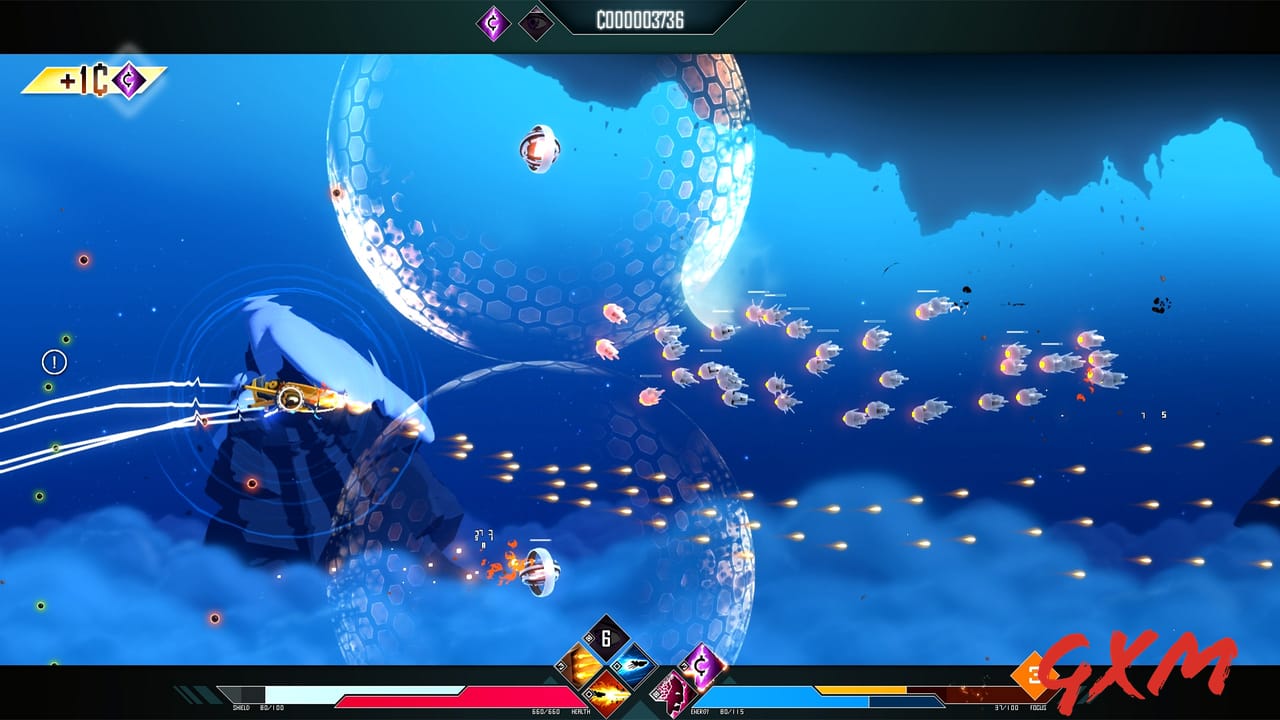This screenshot has width=1280, height=720.
Task: Select the purple currency diamond at top bar
Action: click(x=493, y=21)
